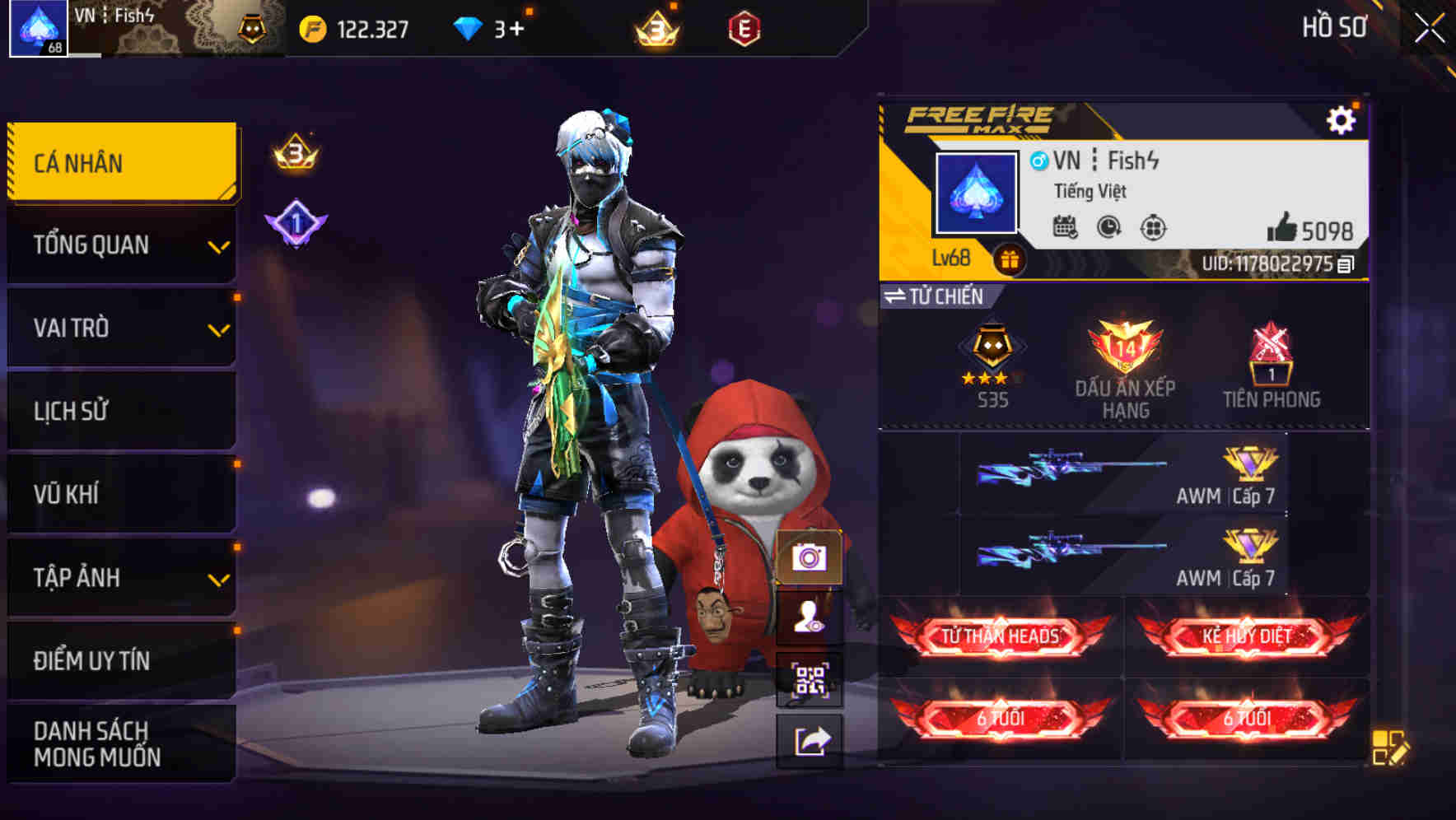This screenshot has width=1456, height=820.
Task: Expand the Tập Ảnh section
Action: 120,577
